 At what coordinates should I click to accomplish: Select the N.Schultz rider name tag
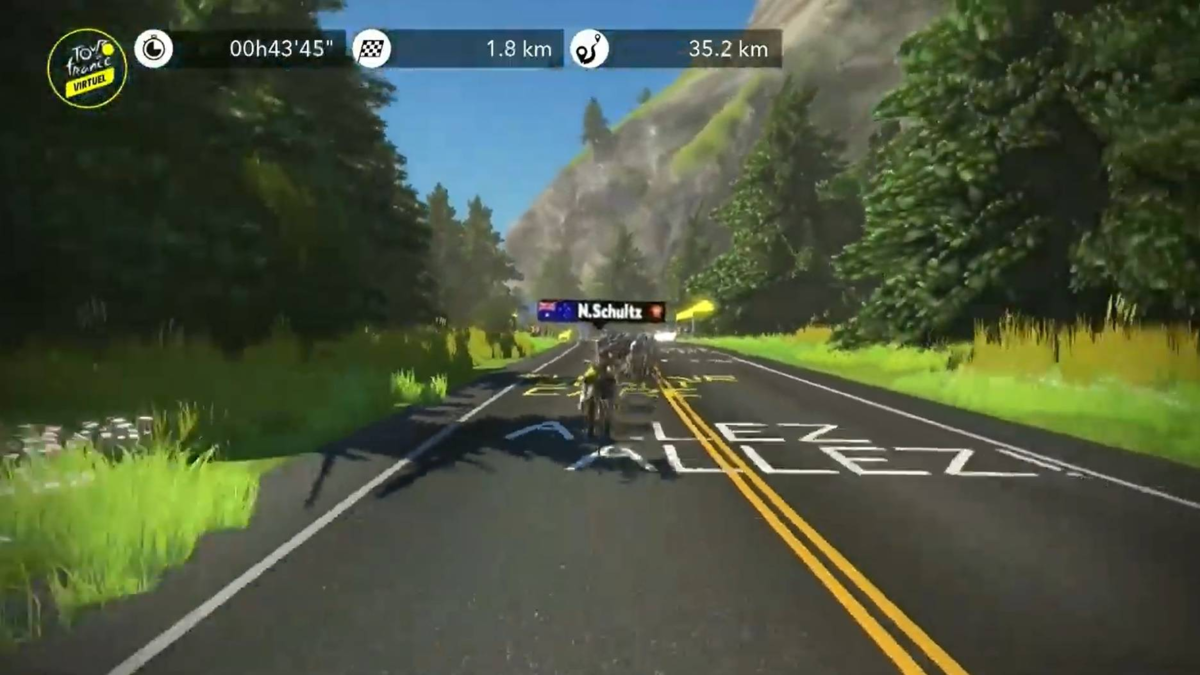(601, 311)
